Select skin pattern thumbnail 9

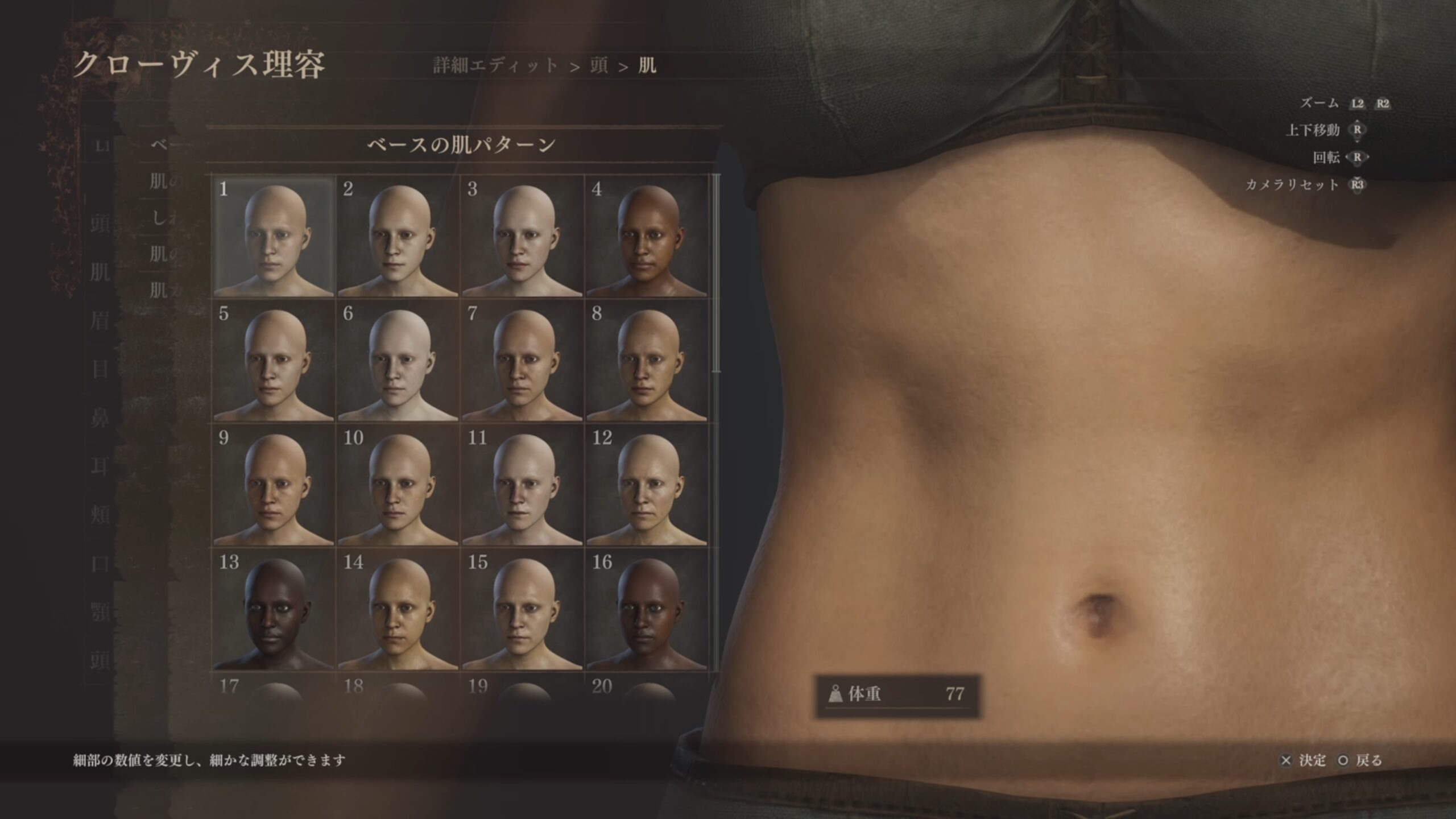274,486
